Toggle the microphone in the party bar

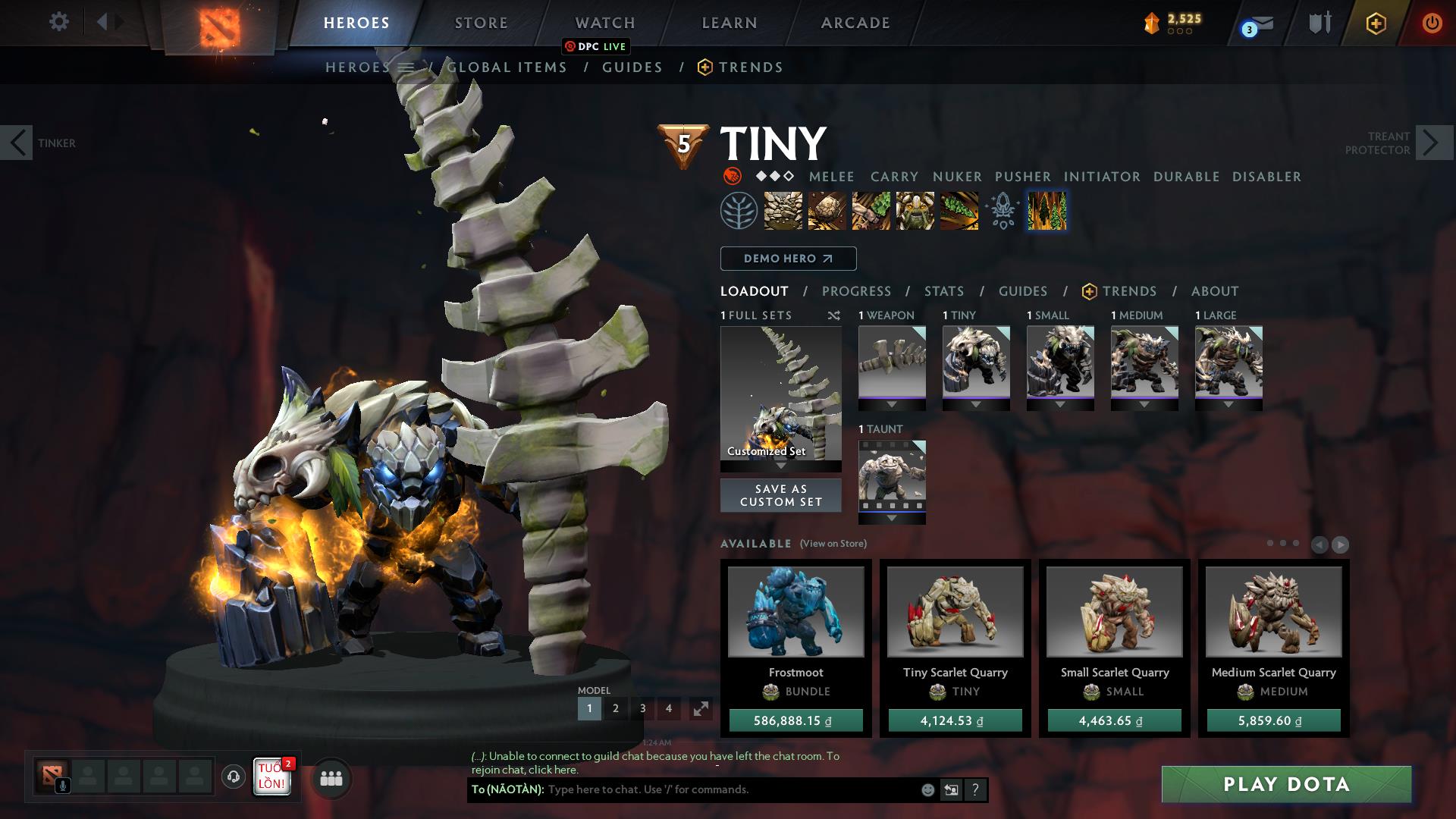63,786
